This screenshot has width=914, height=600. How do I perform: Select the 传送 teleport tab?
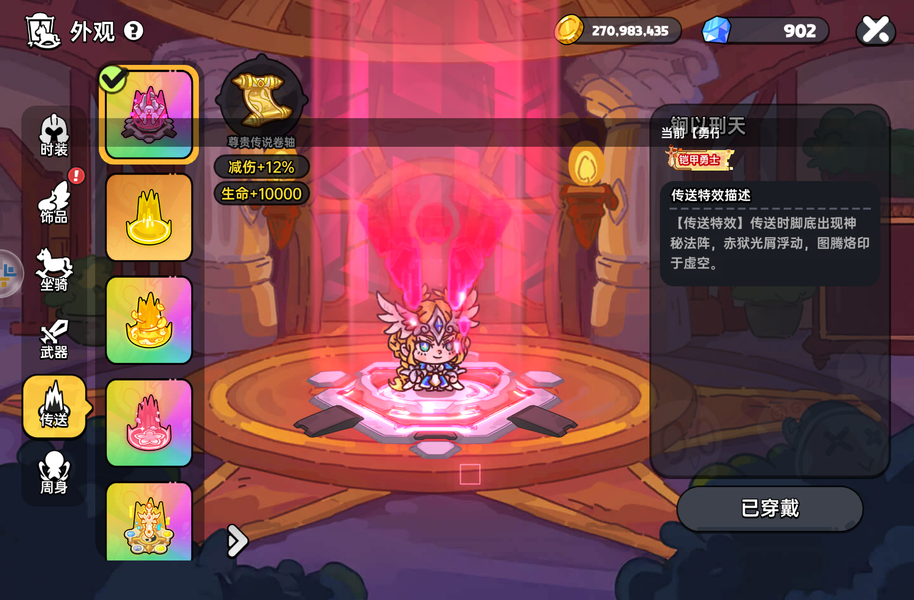coord(54,406)
